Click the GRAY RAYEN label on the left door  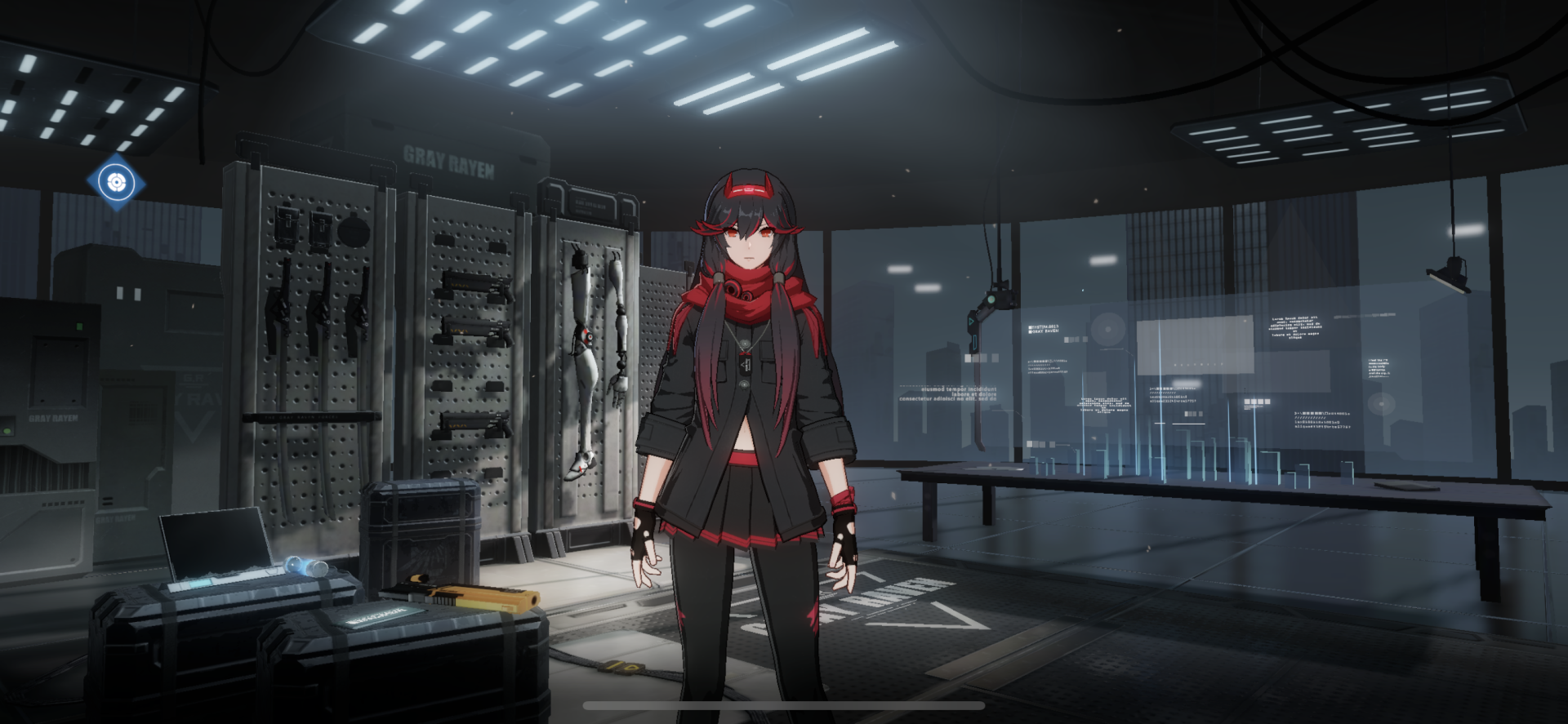(x=54, y=418)
